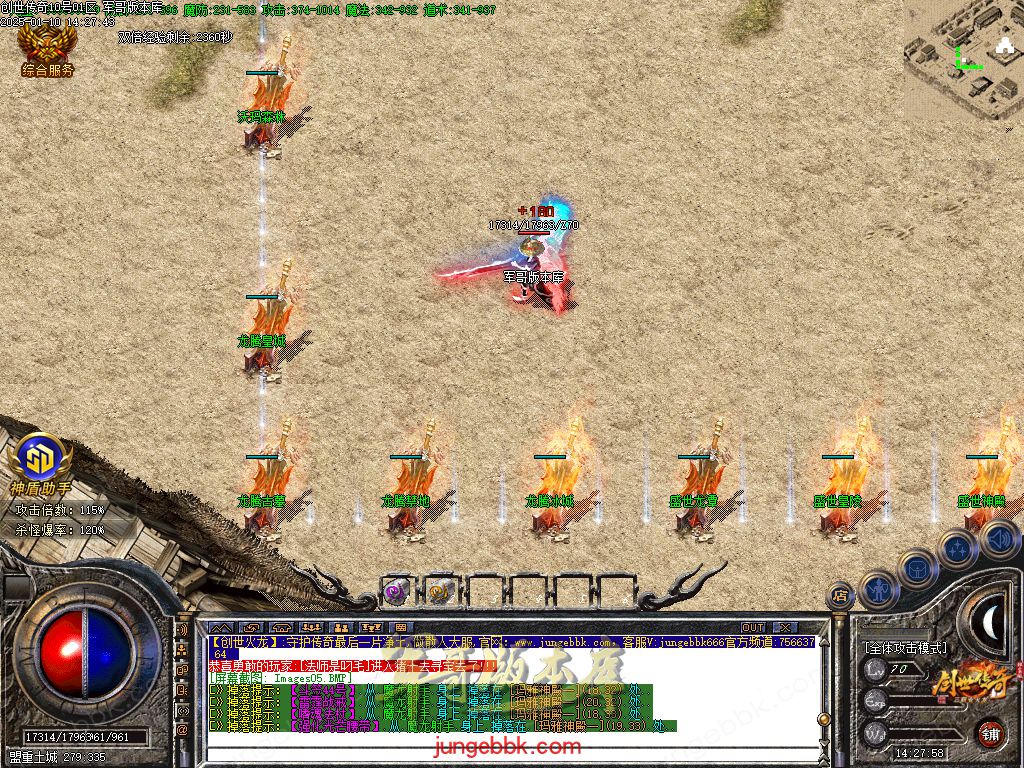Open the 神盾助手 assistant panel

(40, 462)
